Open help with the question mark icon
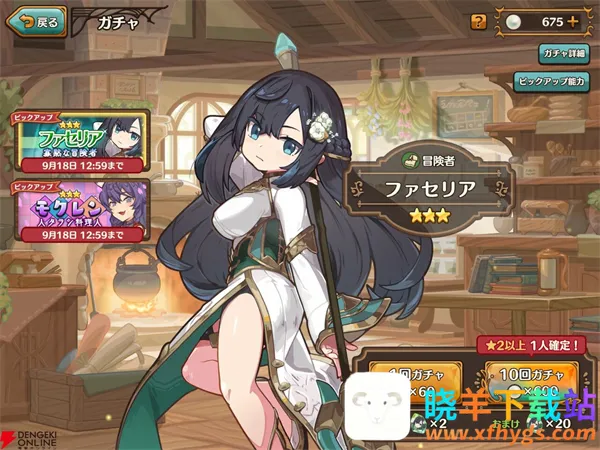This screenshot has height=450, width=600. tap(478, 20)
